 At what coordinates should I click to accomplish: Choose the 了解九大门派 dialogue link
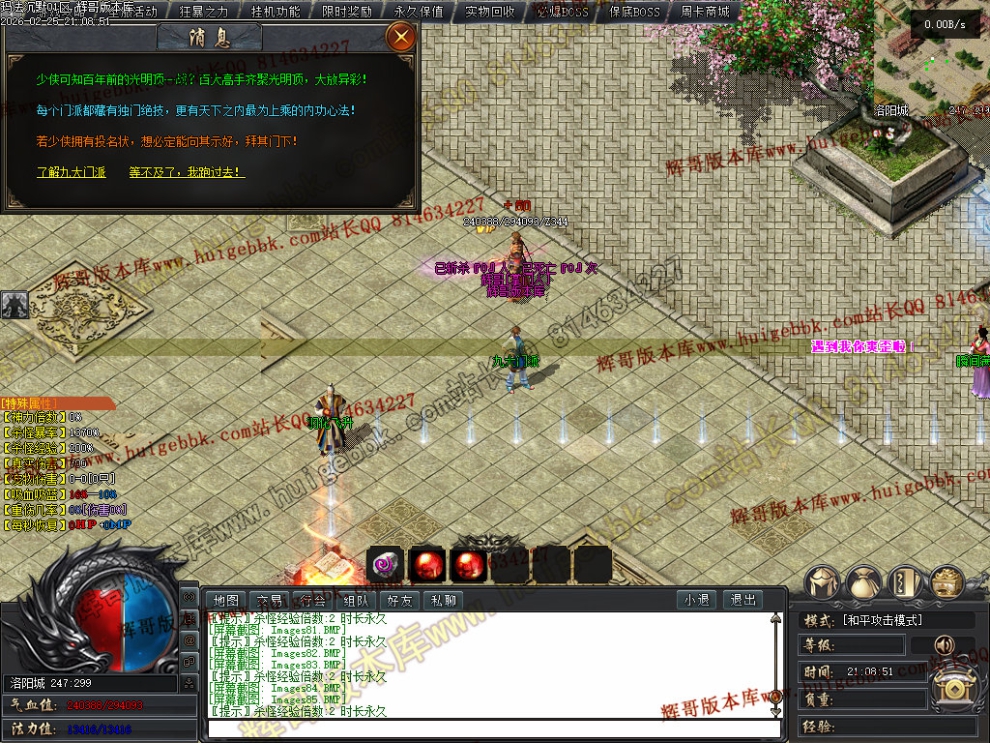pos(71,172)
